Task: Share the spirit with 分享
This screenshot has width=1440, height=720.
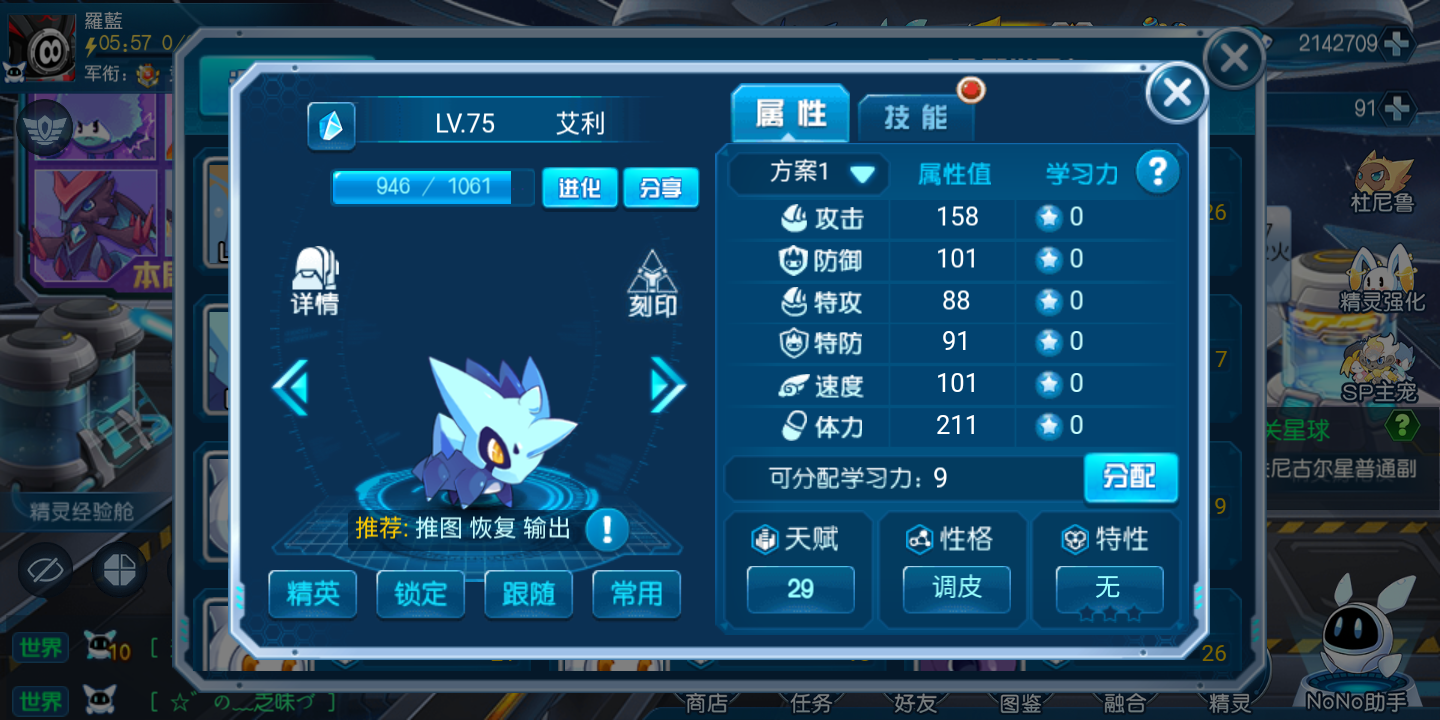Action: (660, 188)
